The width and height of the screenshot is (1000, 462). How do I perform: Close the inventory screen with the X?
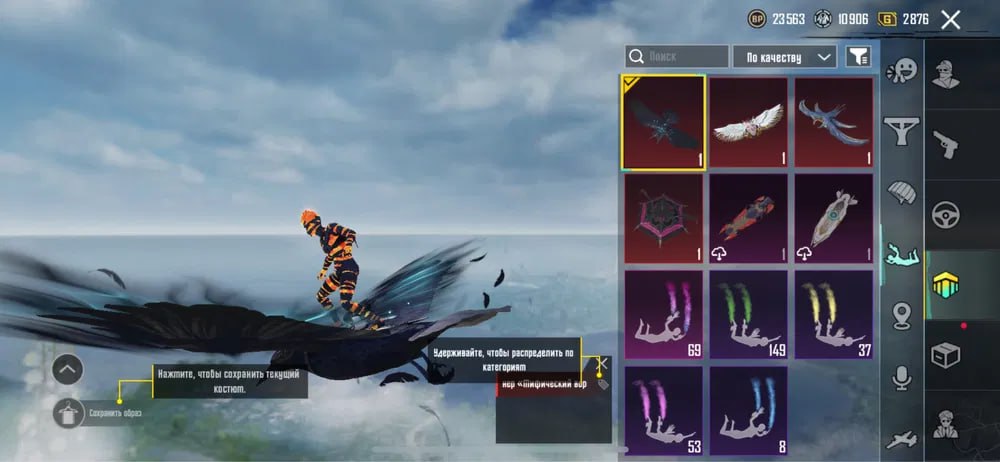coord(950,19)
